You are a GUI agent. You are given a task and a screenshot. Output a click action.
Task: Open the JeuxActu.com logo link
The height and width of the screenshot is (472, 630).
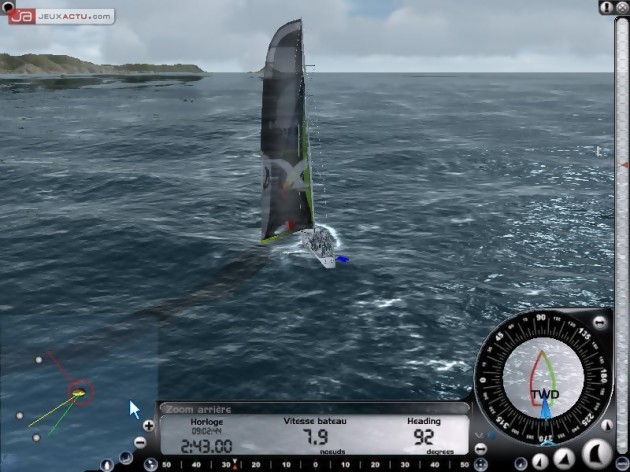(60, 16)
